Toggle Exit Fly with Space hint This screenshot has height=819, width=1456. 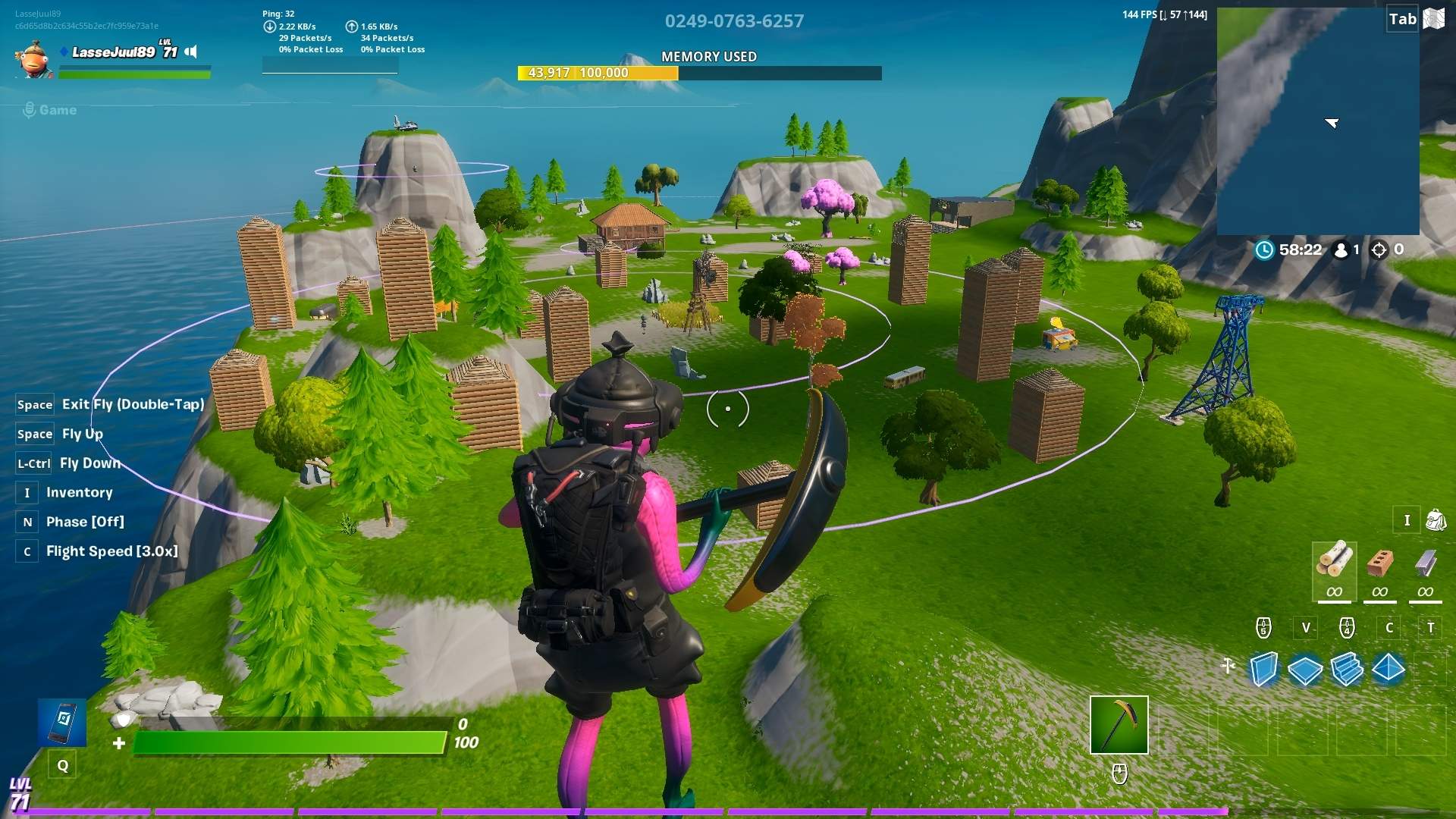[x=110, y=404]
